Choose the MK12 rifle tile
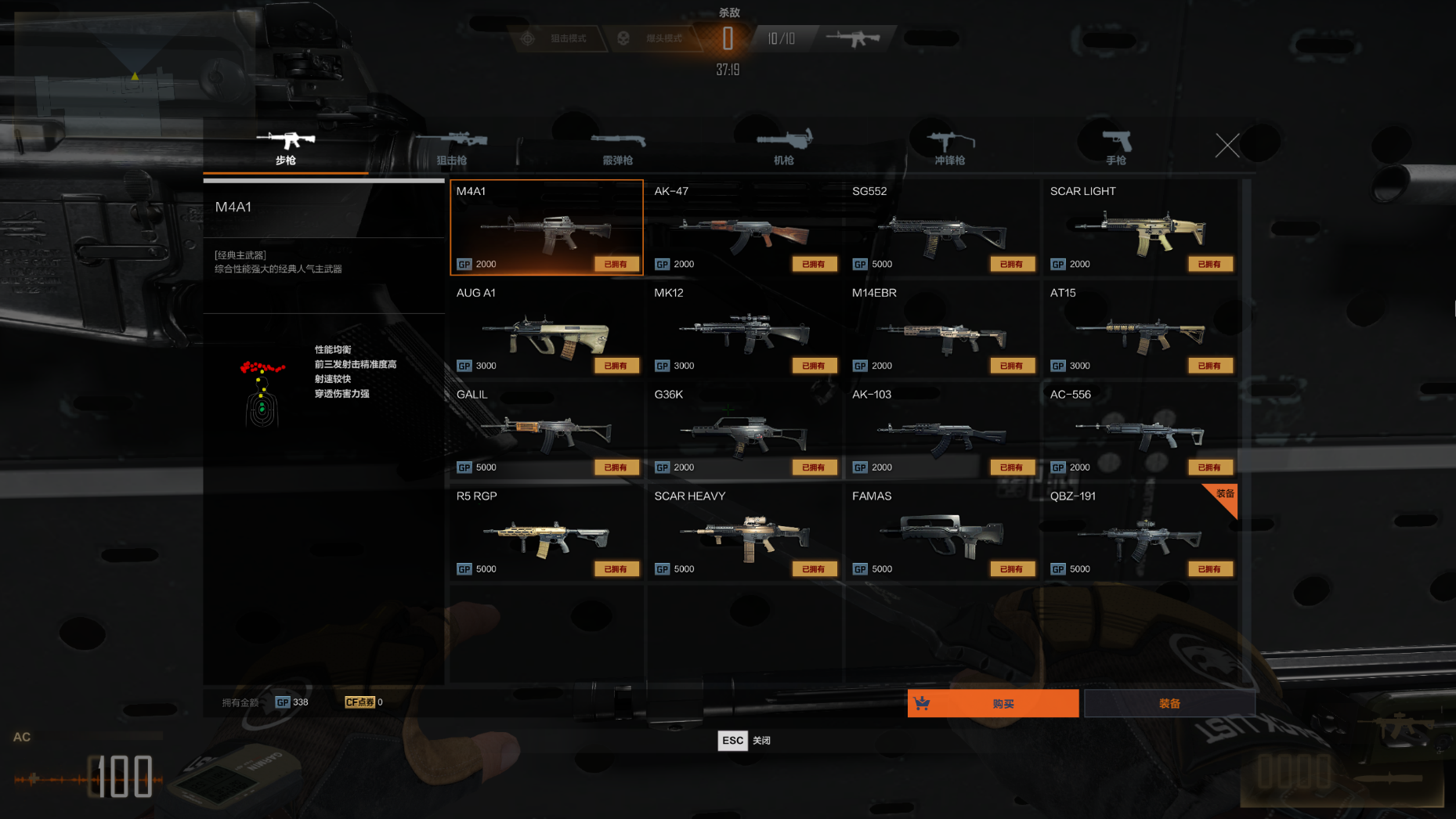 (744, 330)
